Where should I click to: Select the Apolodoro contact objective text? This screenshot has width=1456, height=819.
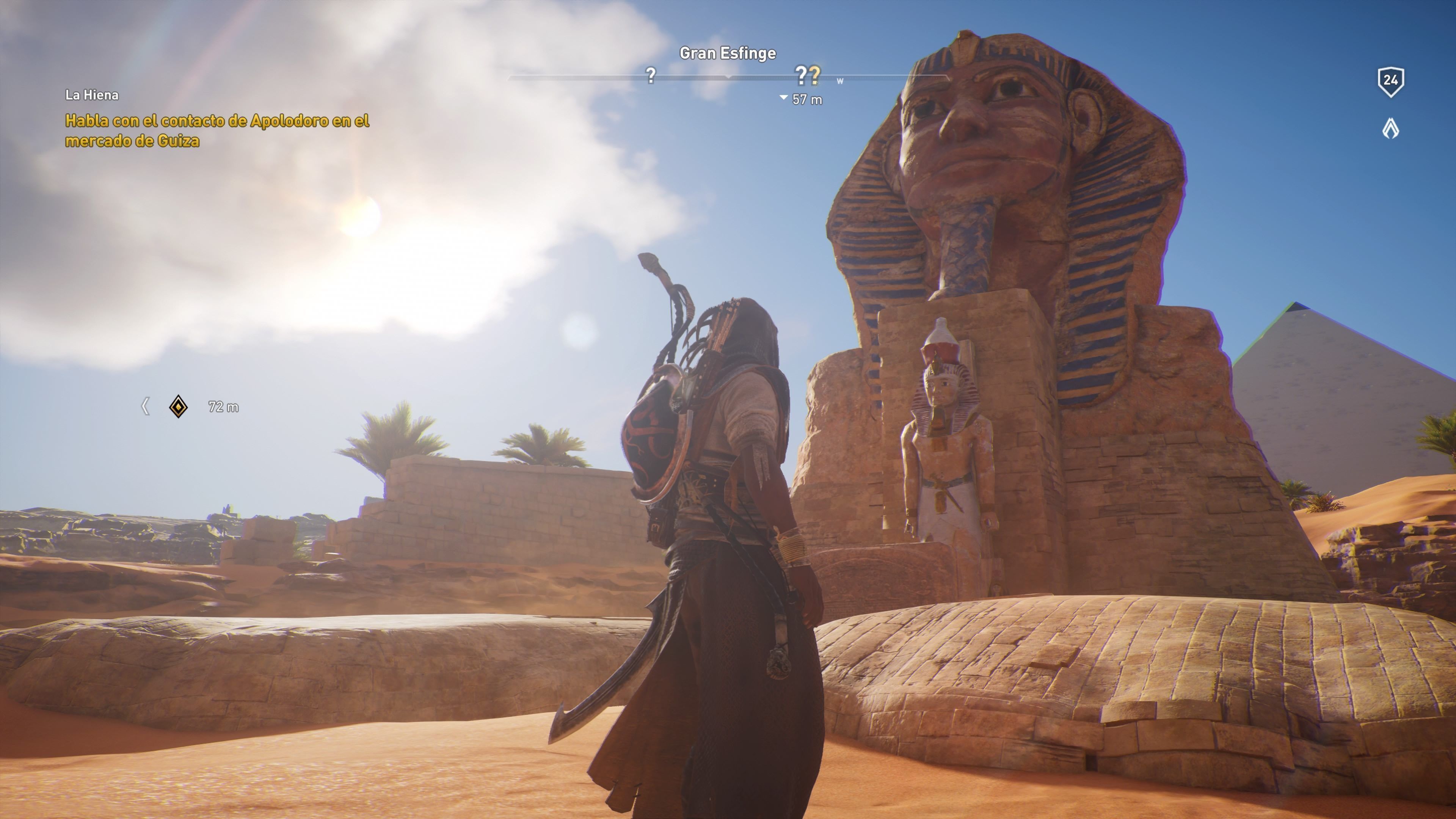(x=217, y=130)
